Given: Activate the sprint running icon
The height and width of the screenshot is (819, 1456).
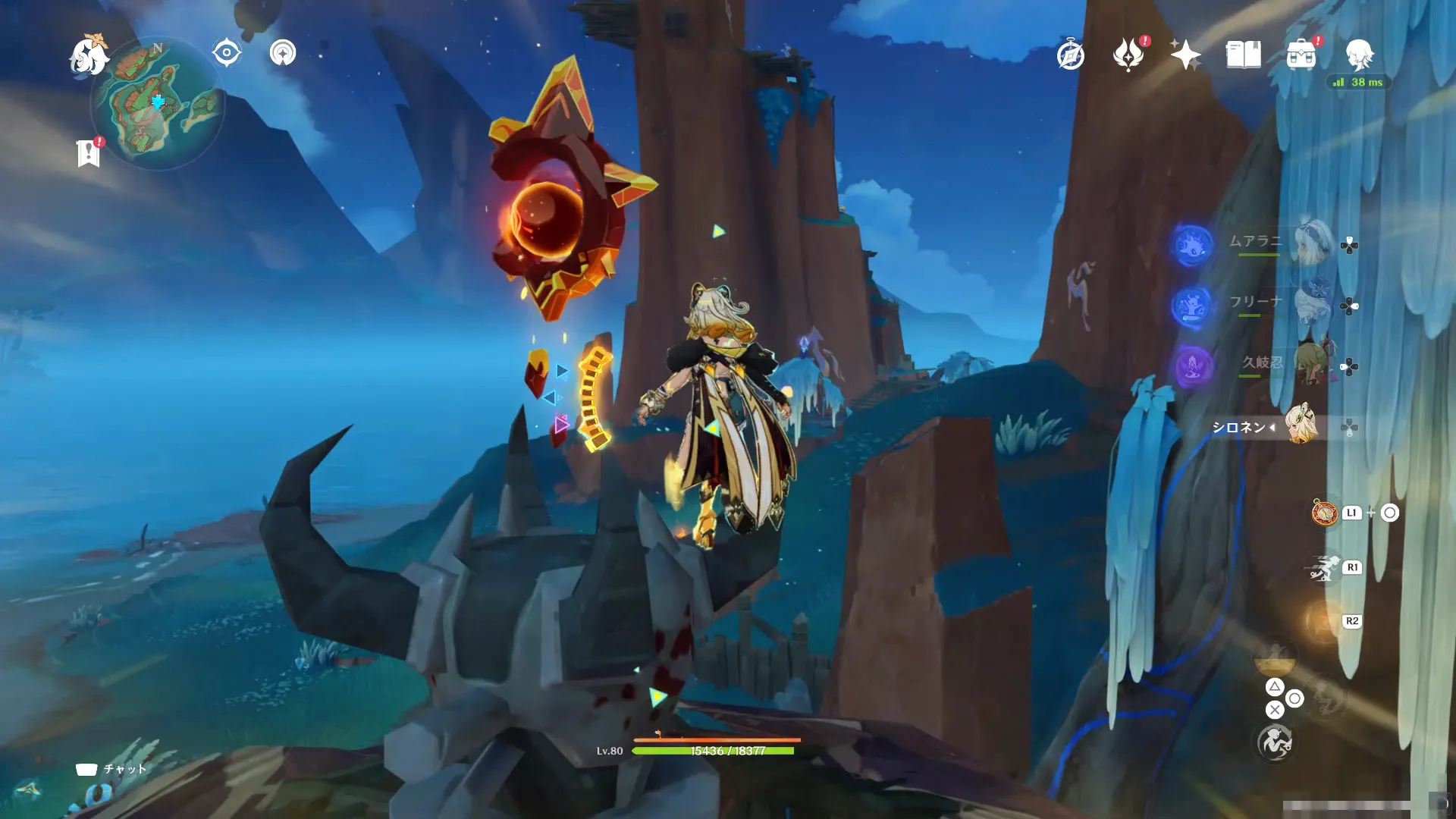Looking at the screenshot, I should coord(1323,568).
